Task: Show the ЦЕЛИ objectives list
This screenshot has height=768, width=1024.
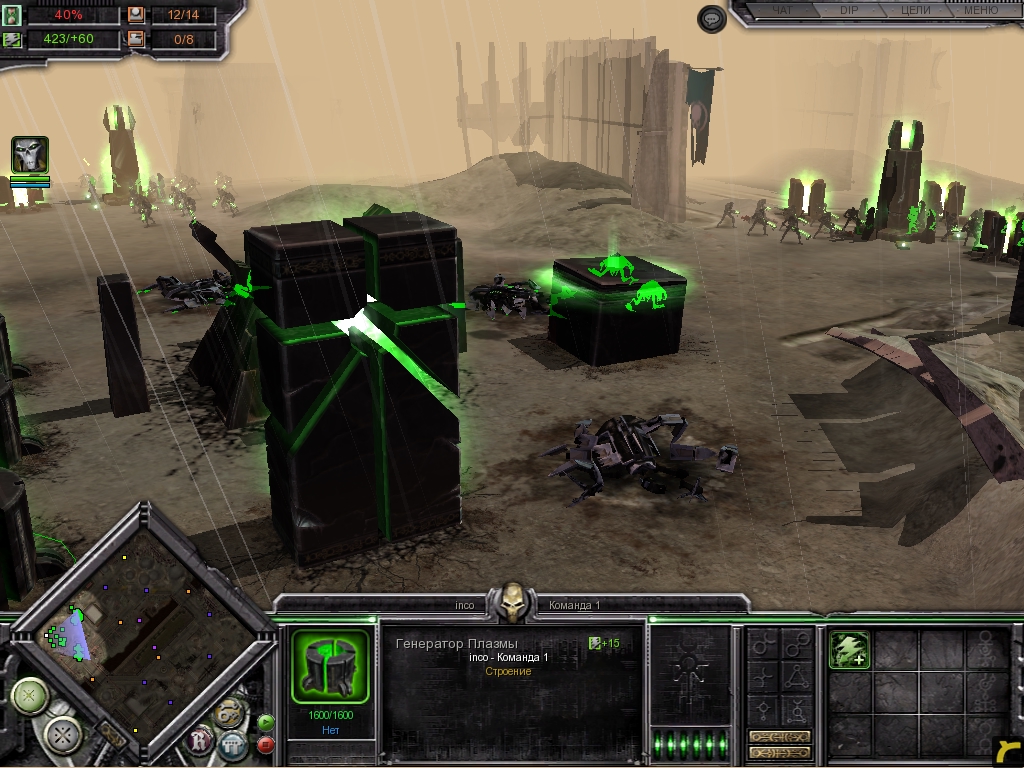Action: tap(915, 10)
